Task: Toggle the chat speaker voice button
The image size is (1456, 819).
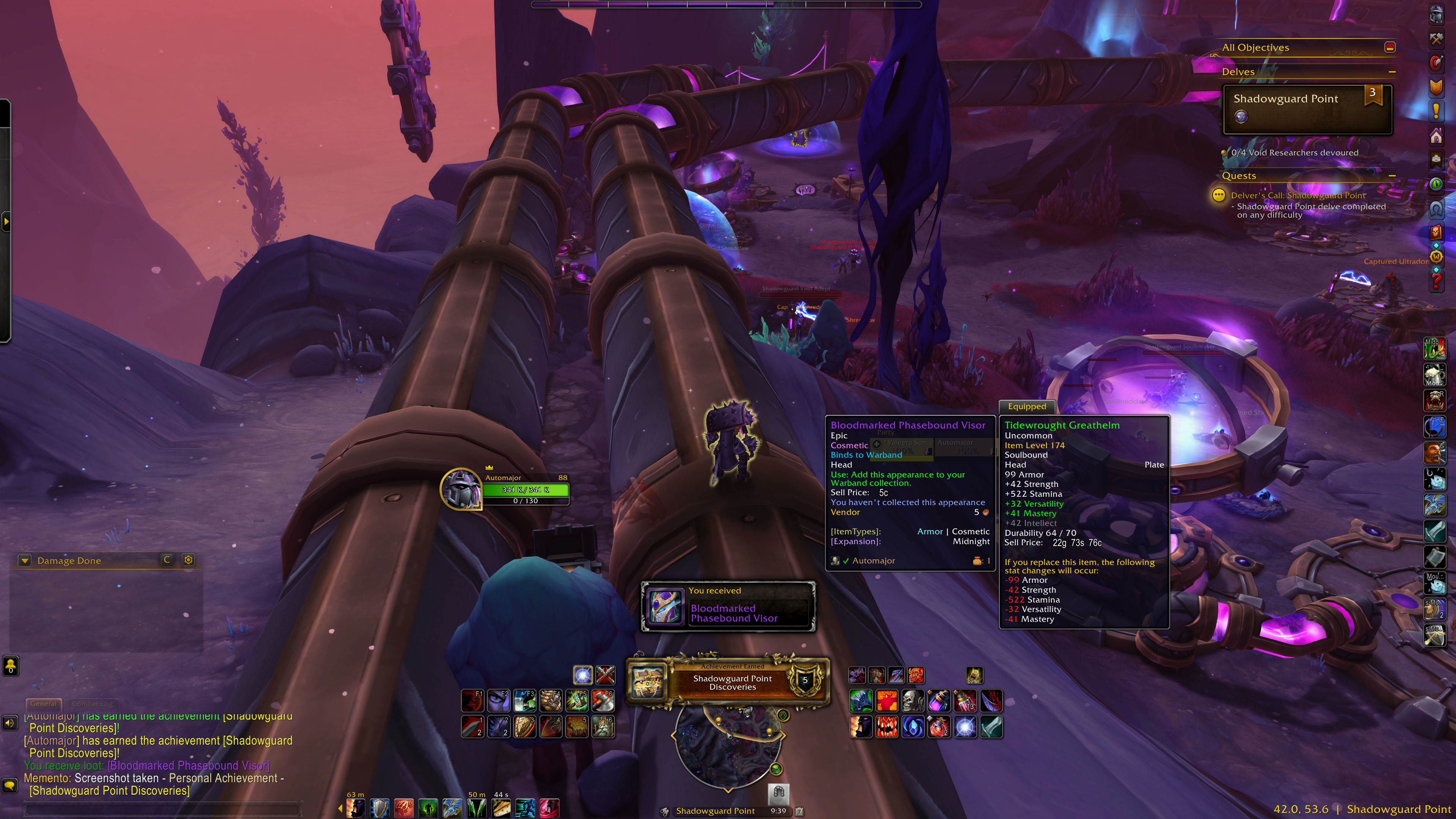Action: tap(9, 723)
